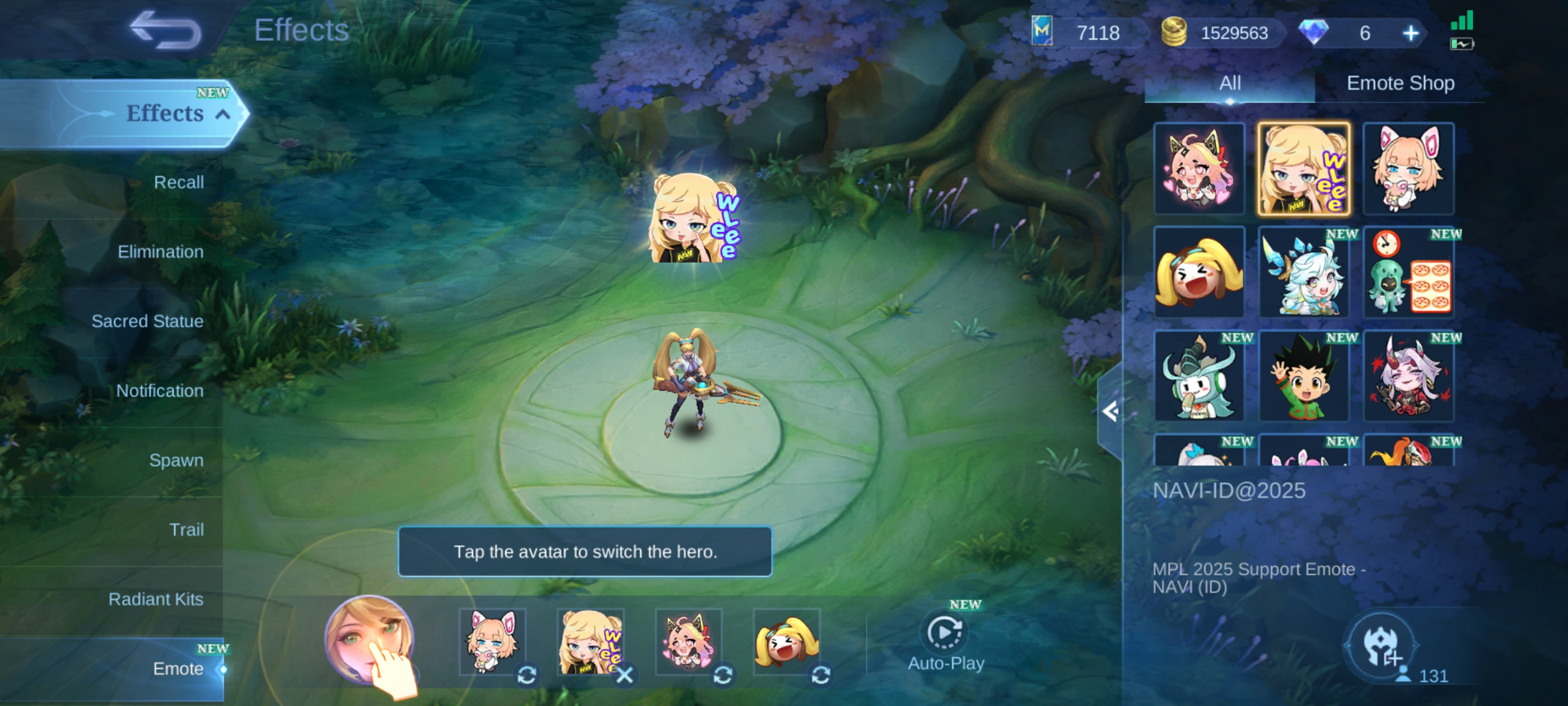Image resolution: width=1568 pixels, height=706 pixels.
Task: Open the Recall effects section
Action: (178, 182)
